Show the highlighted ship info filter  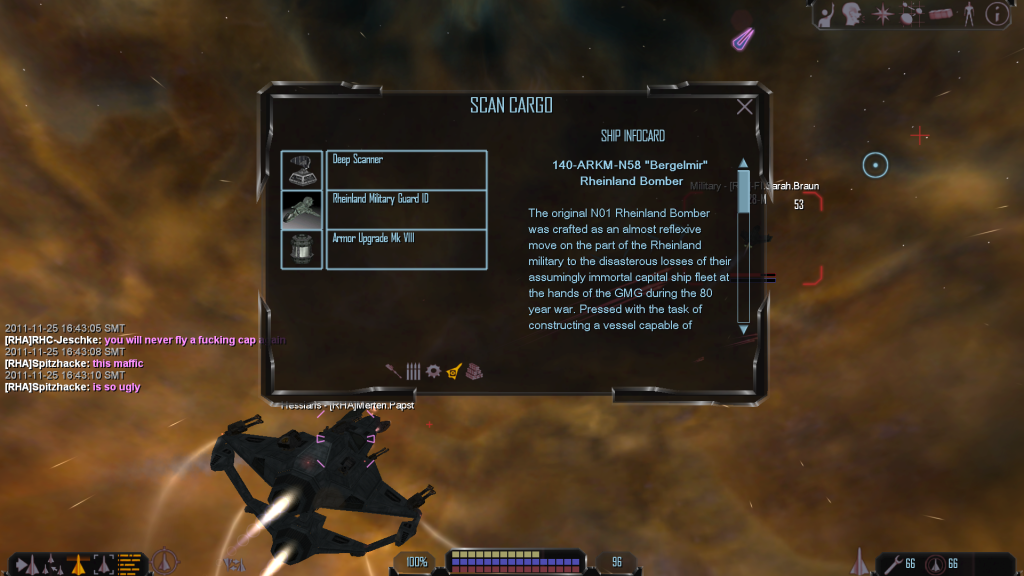tap(454, 370)
